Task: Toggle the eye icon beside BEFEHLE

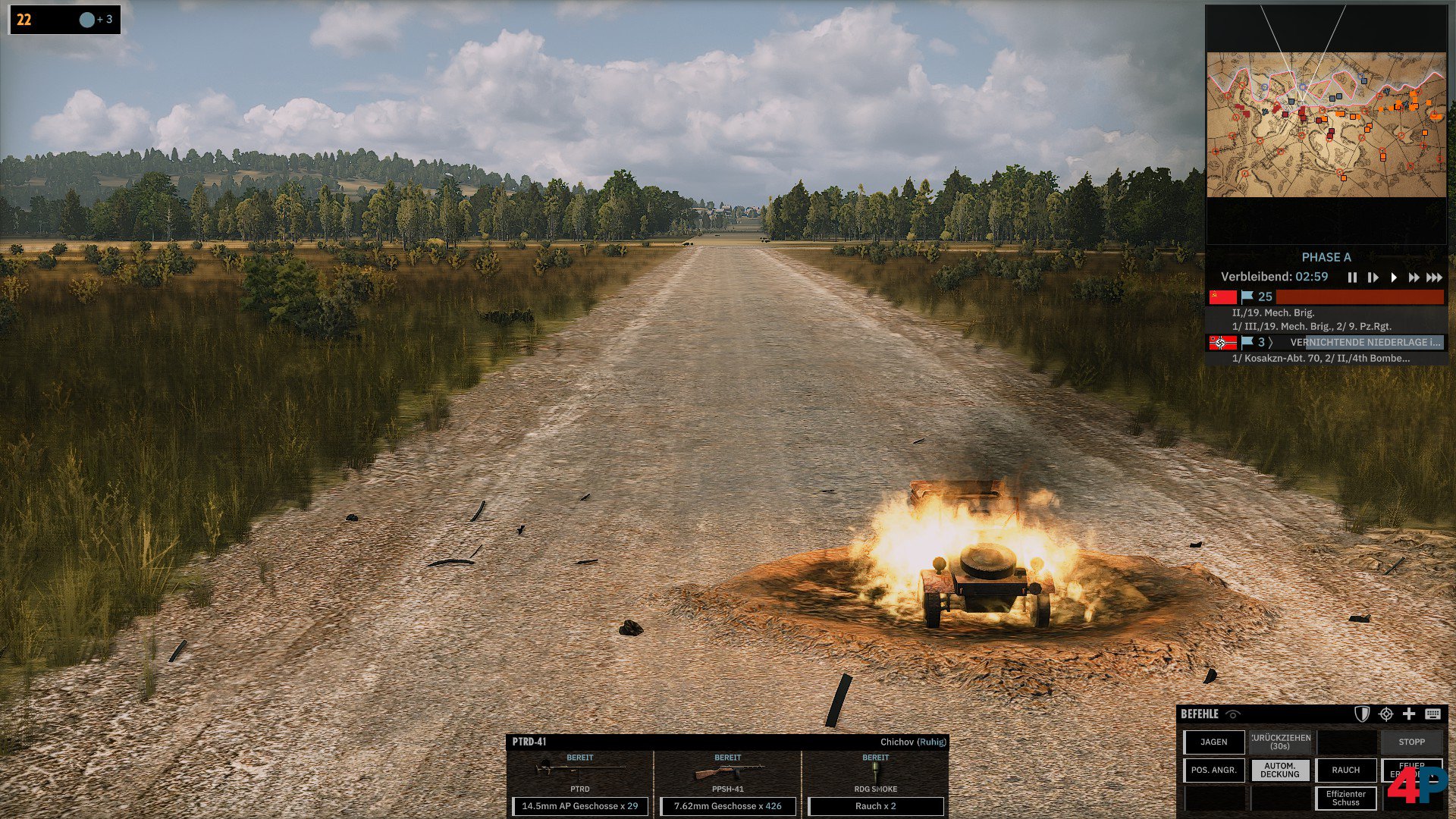Action: coord(1234,714)
